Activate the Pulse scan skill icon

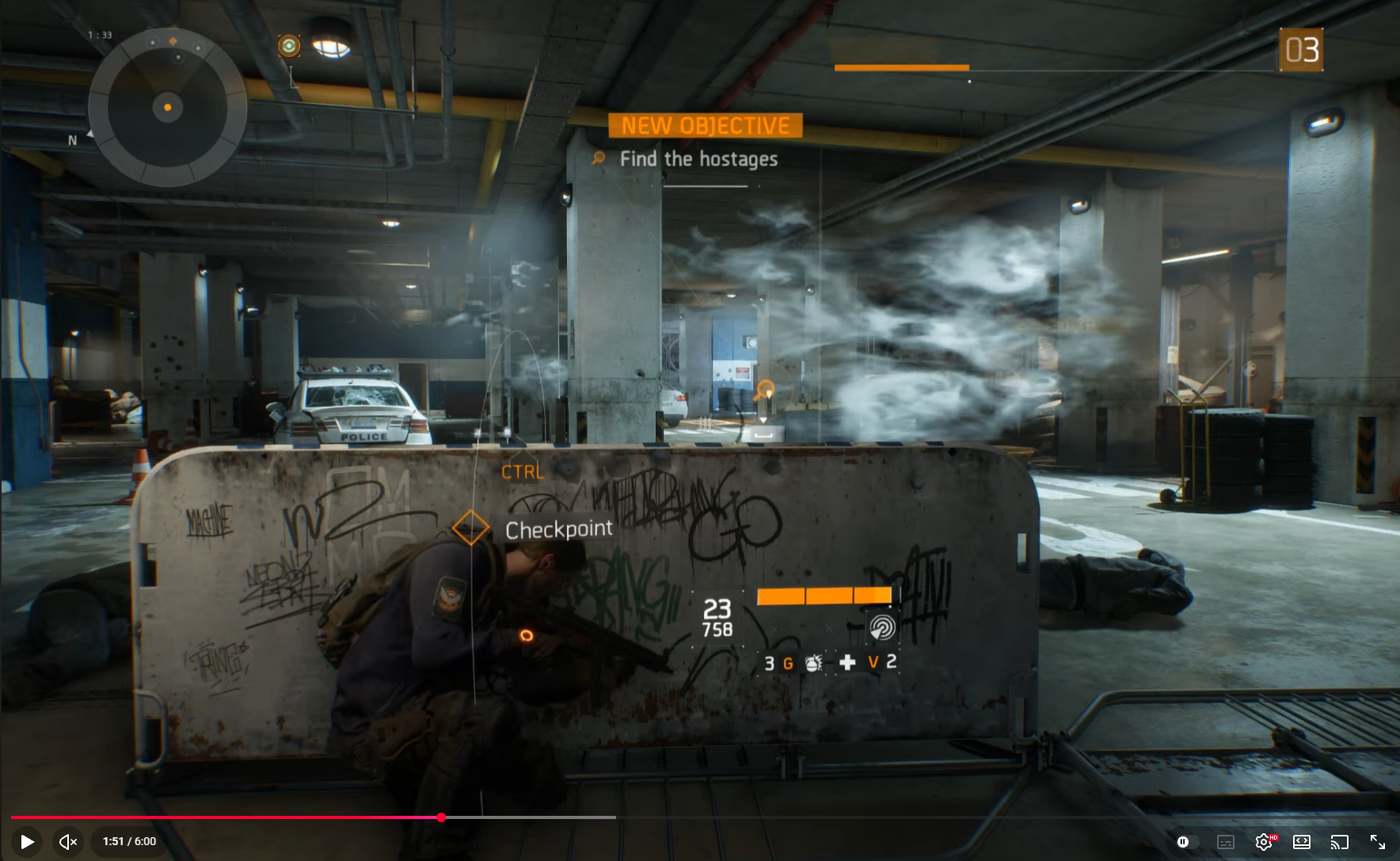(881, 627)
